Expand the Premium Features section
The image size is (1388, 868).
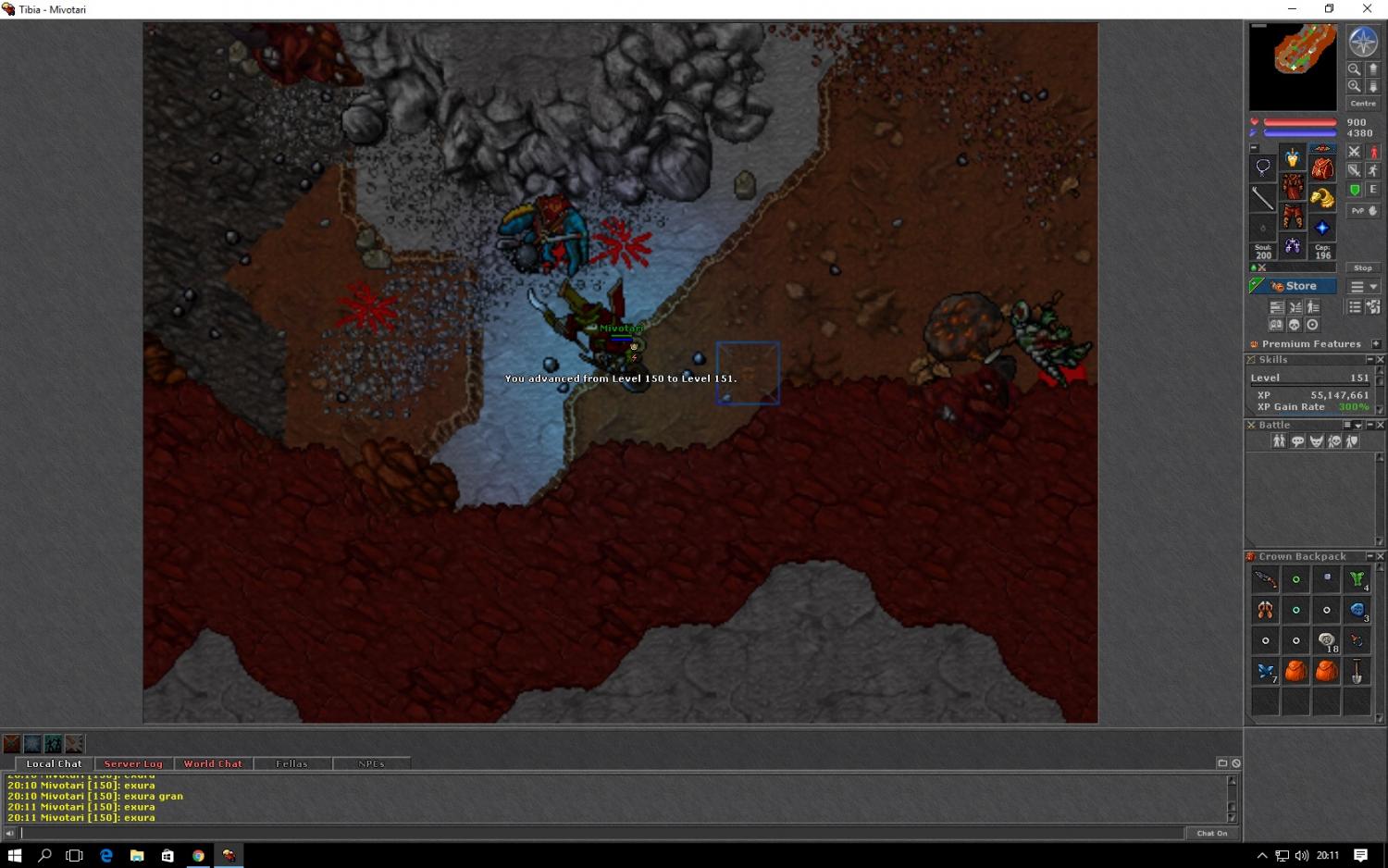(x=1376, y=343)
